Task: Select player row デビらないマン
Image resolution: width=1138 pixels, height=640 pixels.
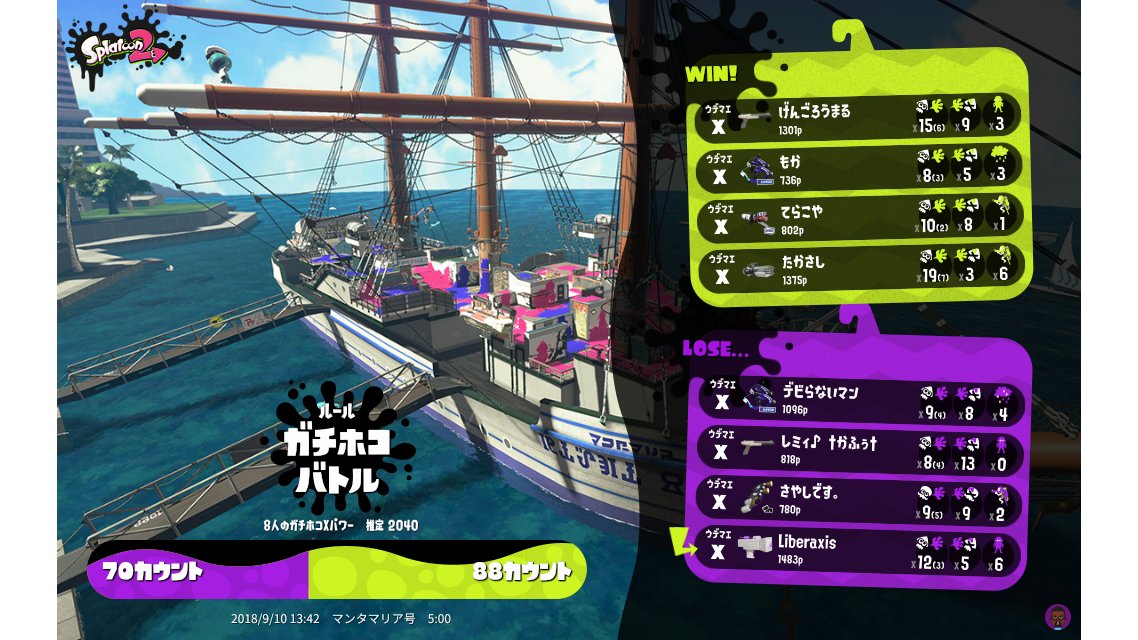Action: [858, 400]
